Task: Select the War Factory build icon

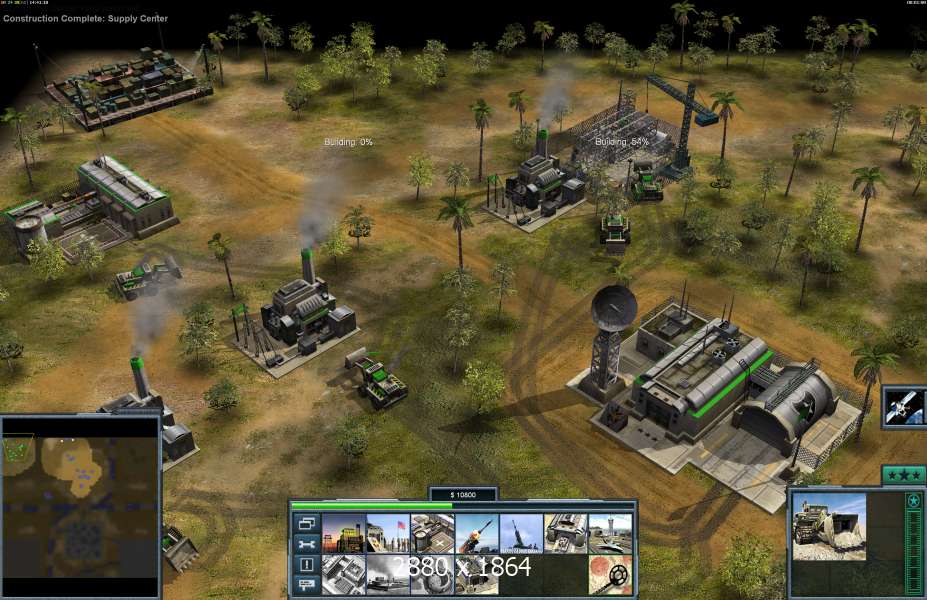Action: 566,534
